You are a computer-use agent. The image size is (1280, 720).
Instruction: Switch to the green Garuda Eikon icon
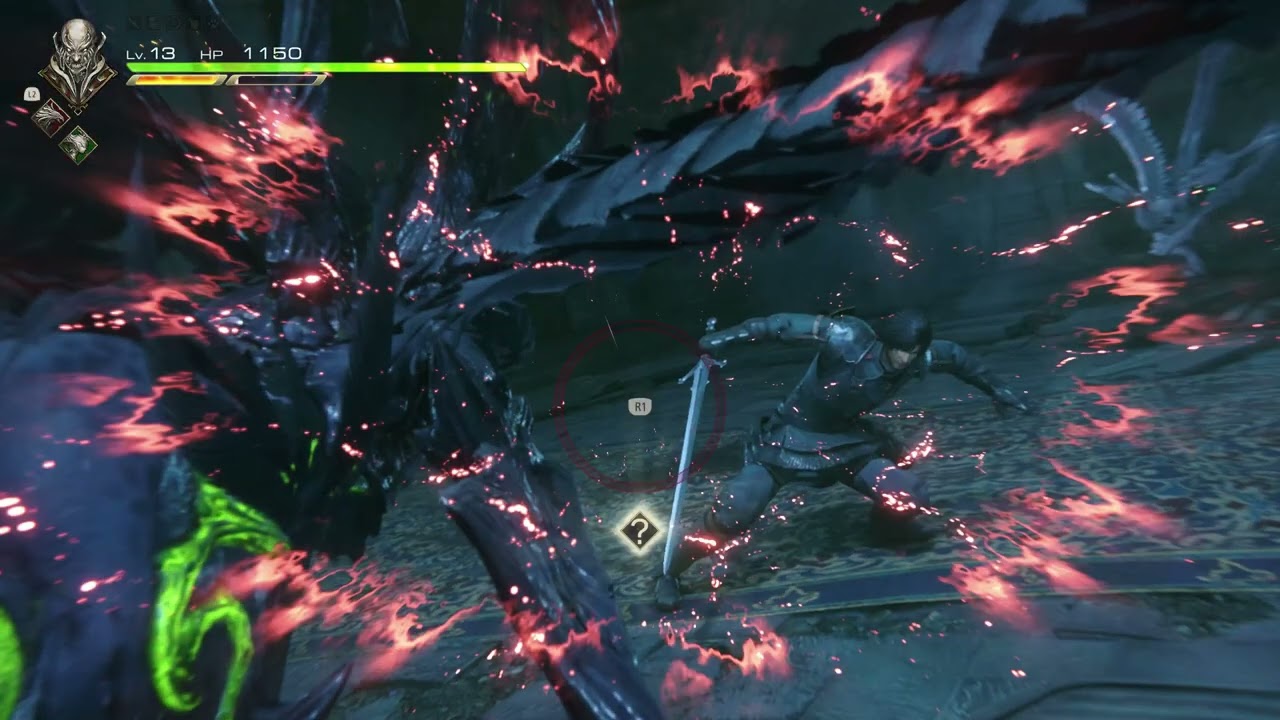77,146
